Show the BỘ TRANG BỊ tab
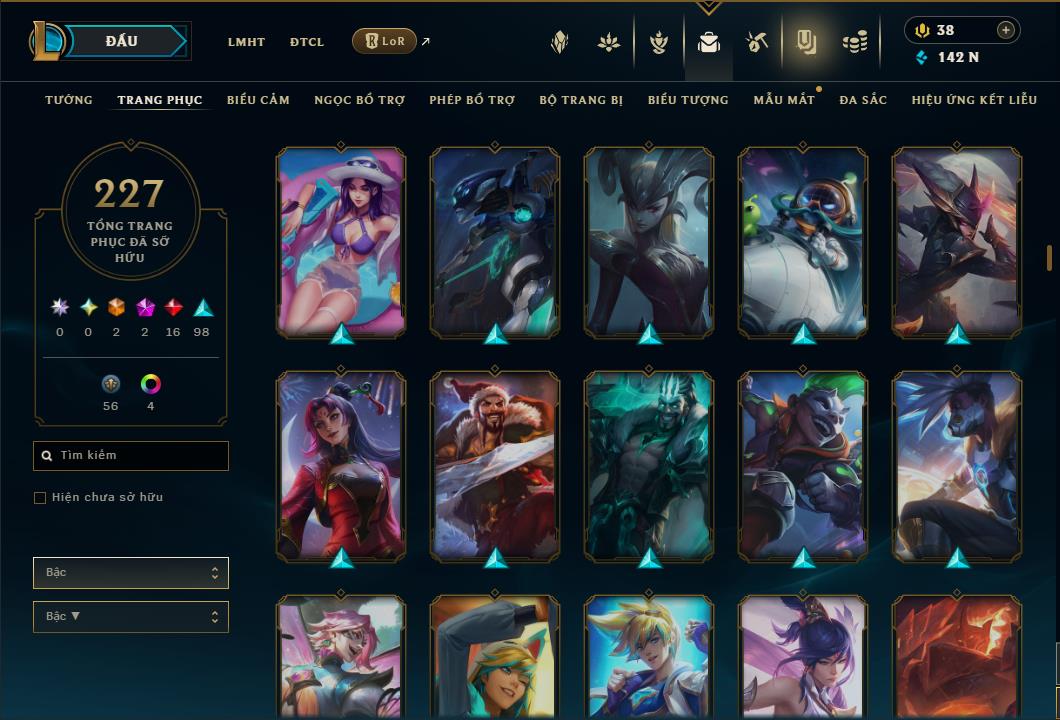The height and width of the screenshot is (720, 1060). (581, 100)
